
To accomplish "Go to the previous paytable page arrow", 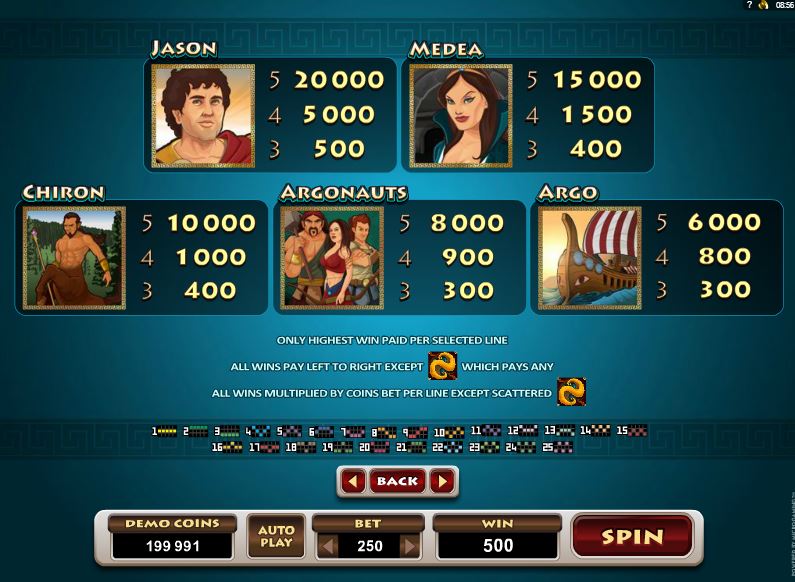I will (x=352, y=482).
